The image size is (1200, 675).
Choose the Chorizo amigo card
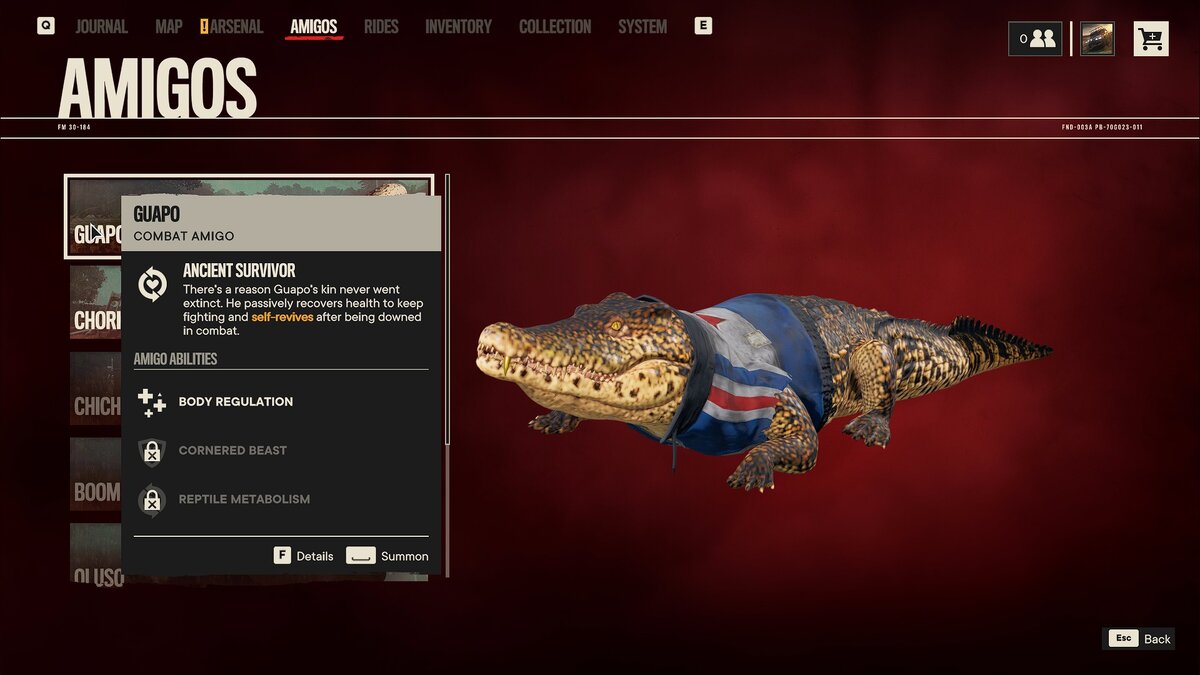(x=95, y=303)
